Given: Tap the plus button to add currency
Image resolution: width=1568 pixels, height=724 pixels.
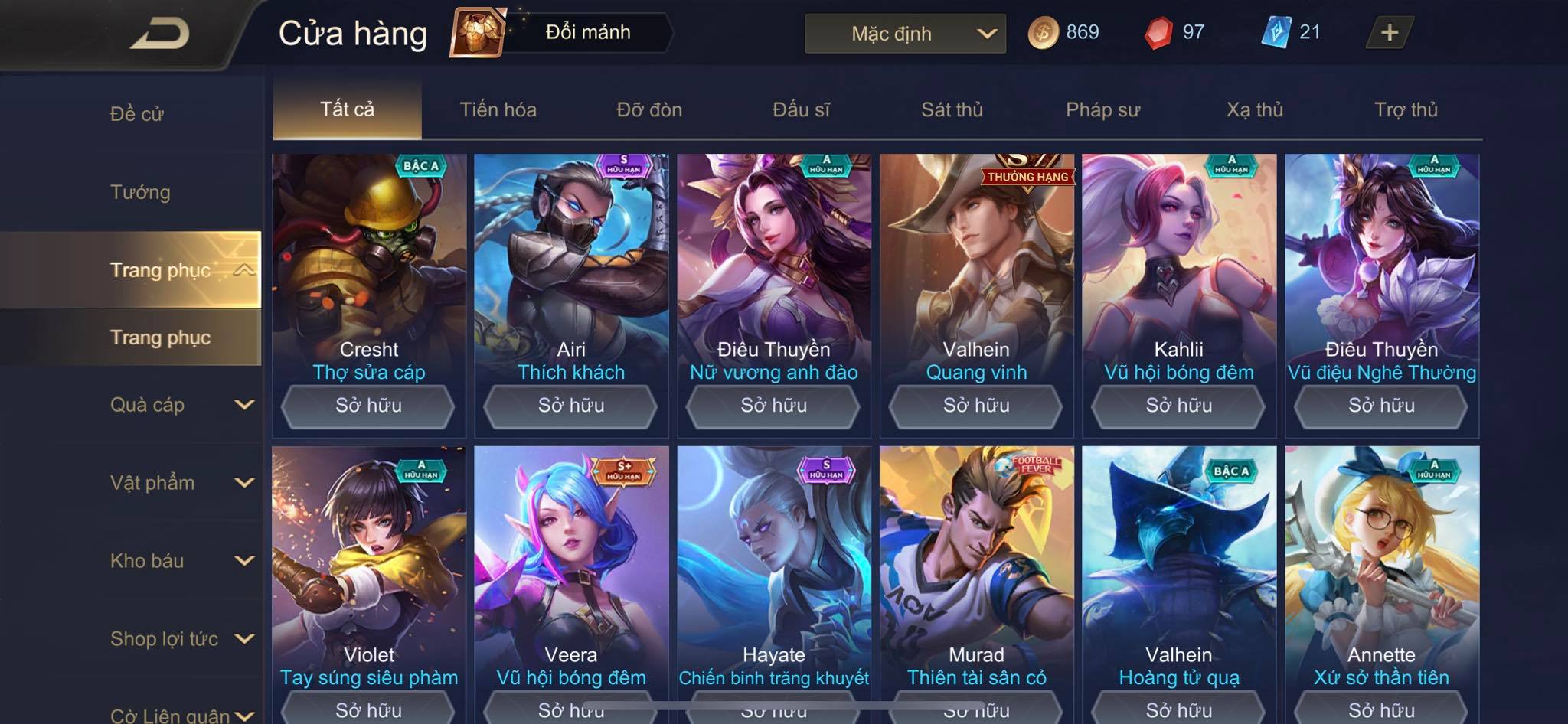Looking at the screenshot, I should pos(1389,32).
